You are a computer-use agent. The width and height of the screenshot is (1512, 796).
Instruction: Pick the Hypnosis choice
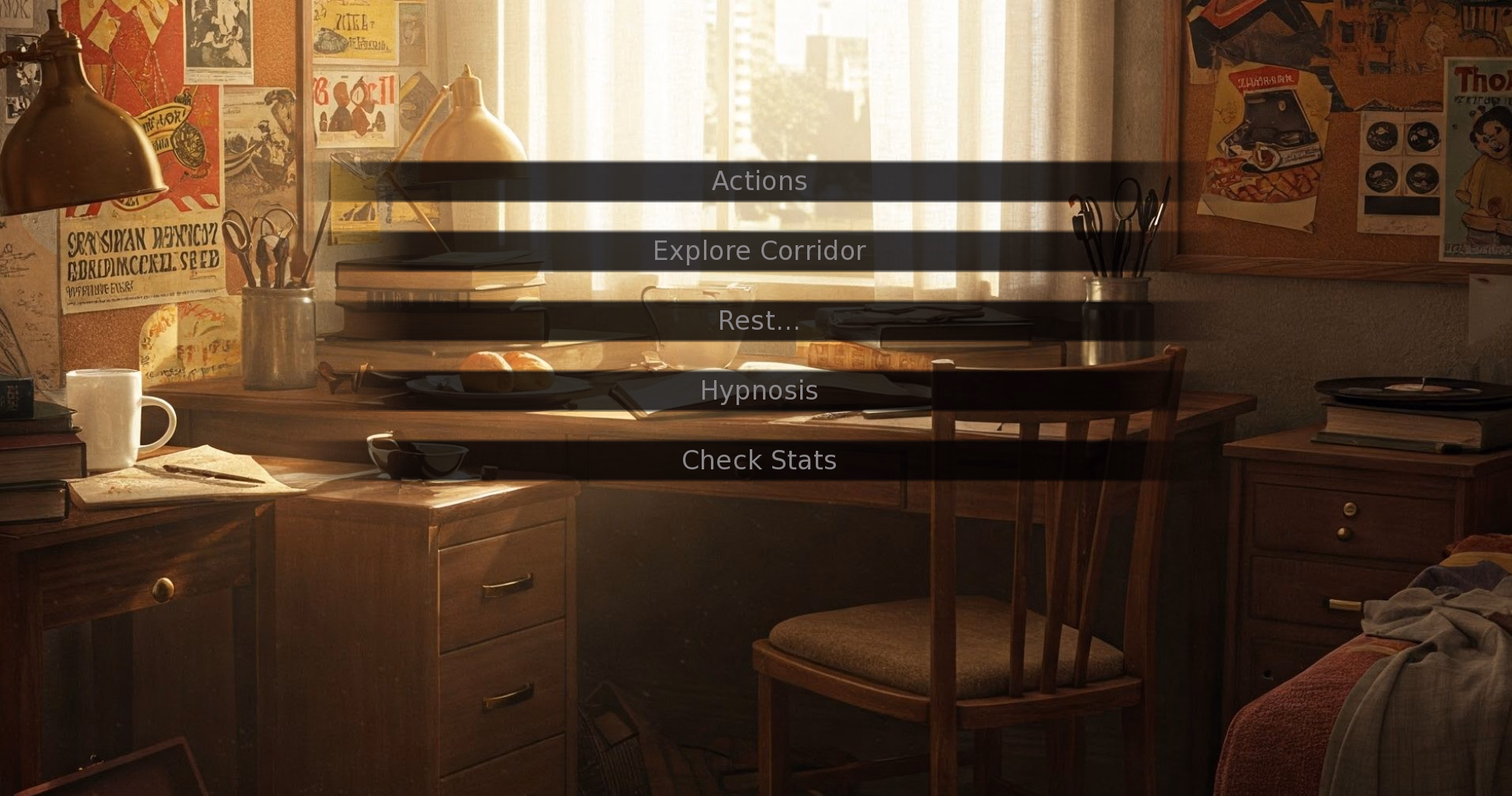coord(758,390)
